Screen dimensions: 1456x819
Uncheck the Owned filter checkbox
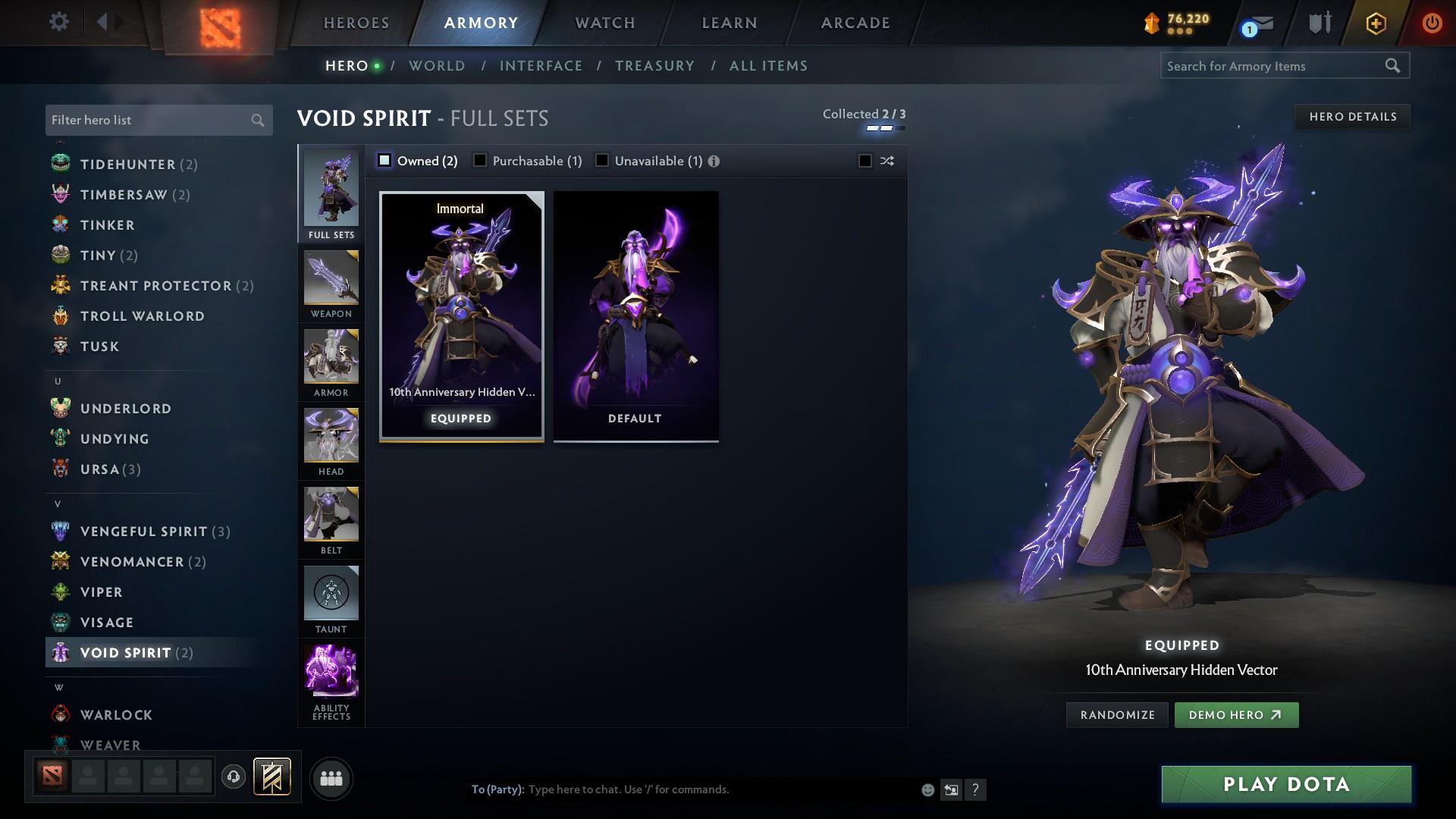pyautogui.click(x=385, y=160)
